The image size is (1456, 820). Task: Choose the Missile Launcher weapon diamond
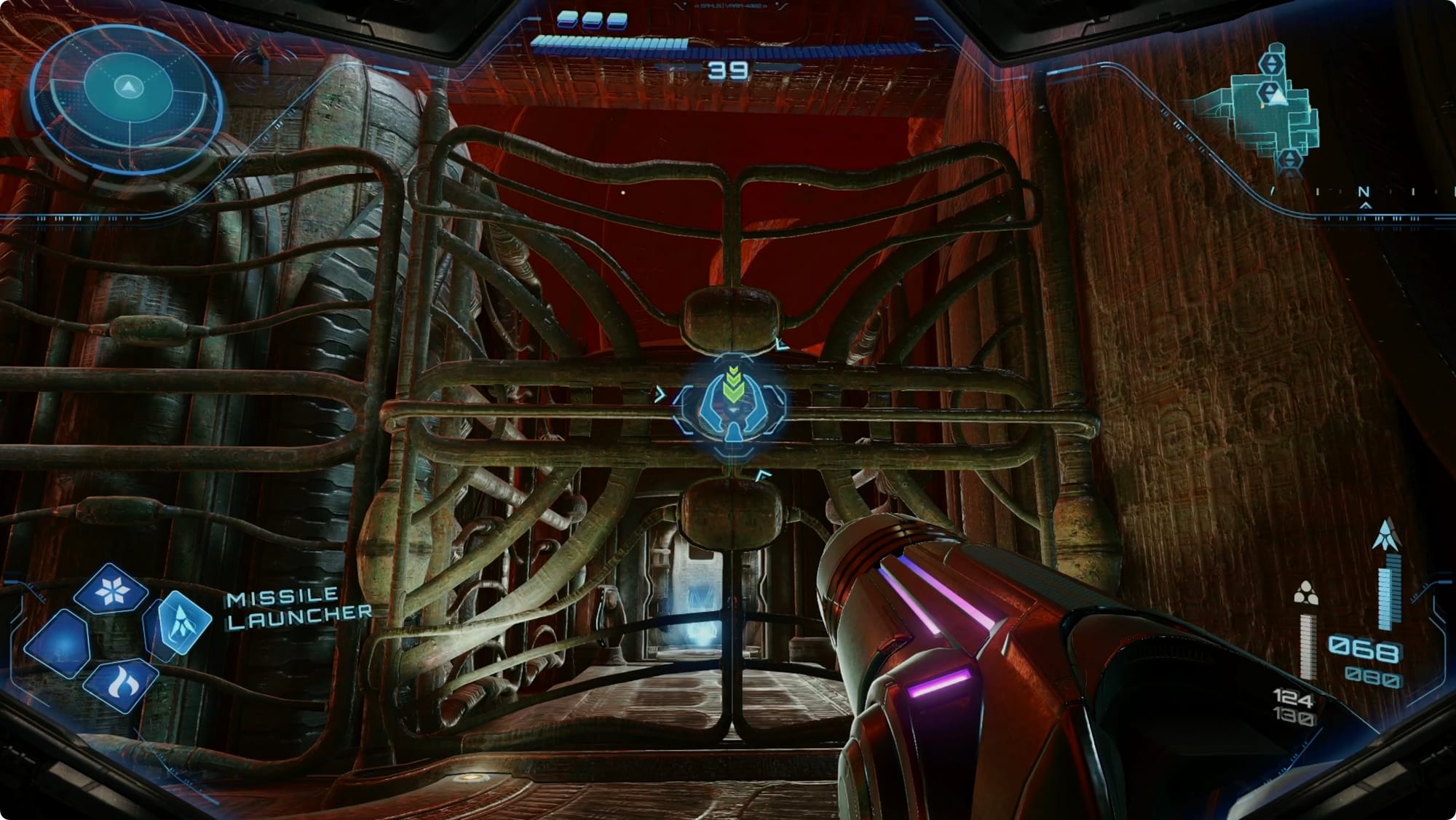tap(180, 622)
